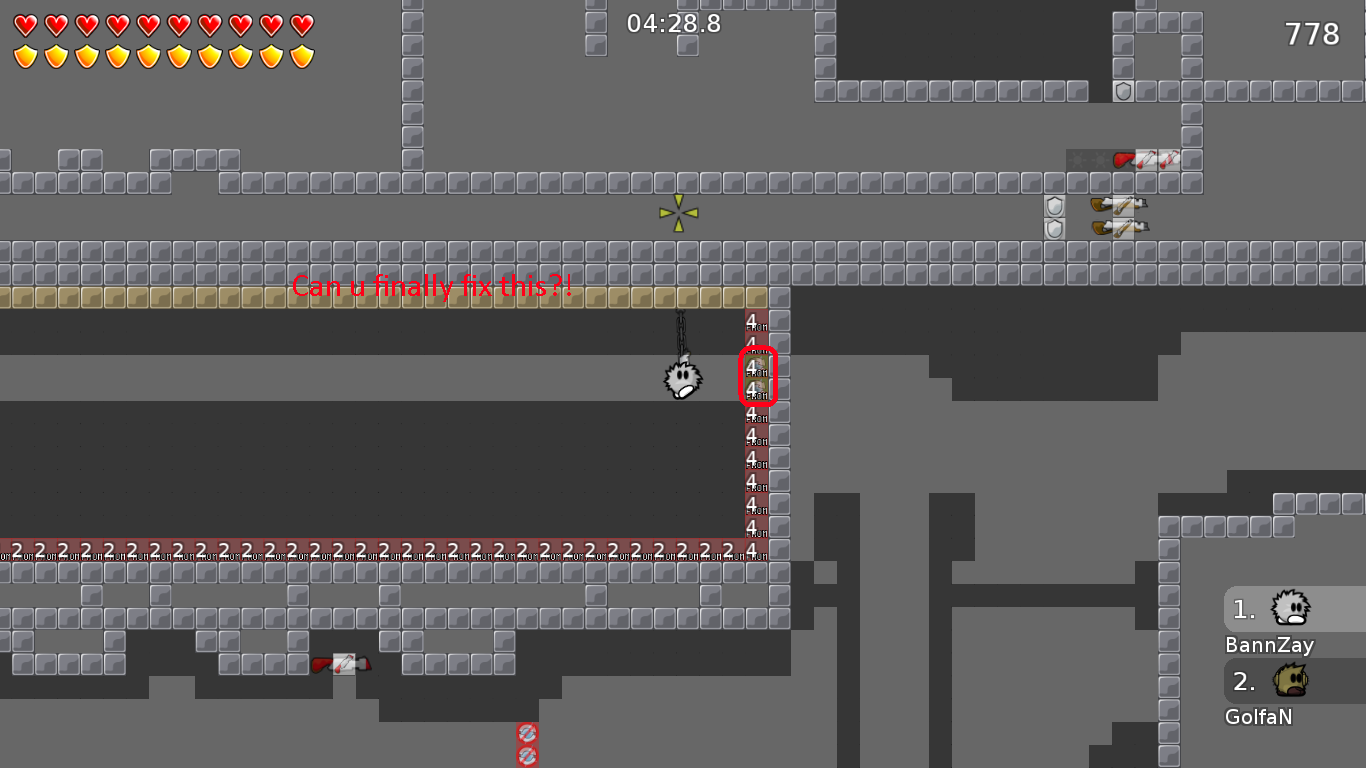The image size is (1366, 768).
Task: Click the red text saying Can u finally fix this
Action: [x=430, y=287]
